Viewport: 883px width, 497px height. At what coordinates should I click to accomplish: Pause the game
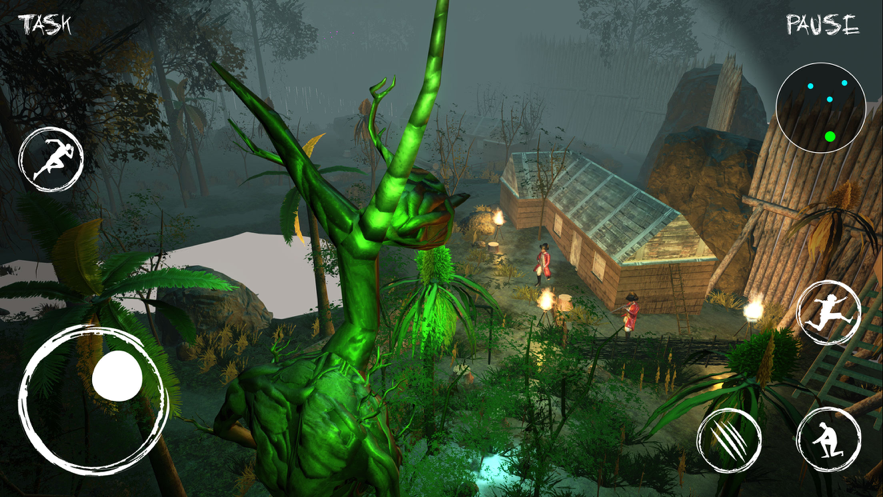tap(822, 25)
